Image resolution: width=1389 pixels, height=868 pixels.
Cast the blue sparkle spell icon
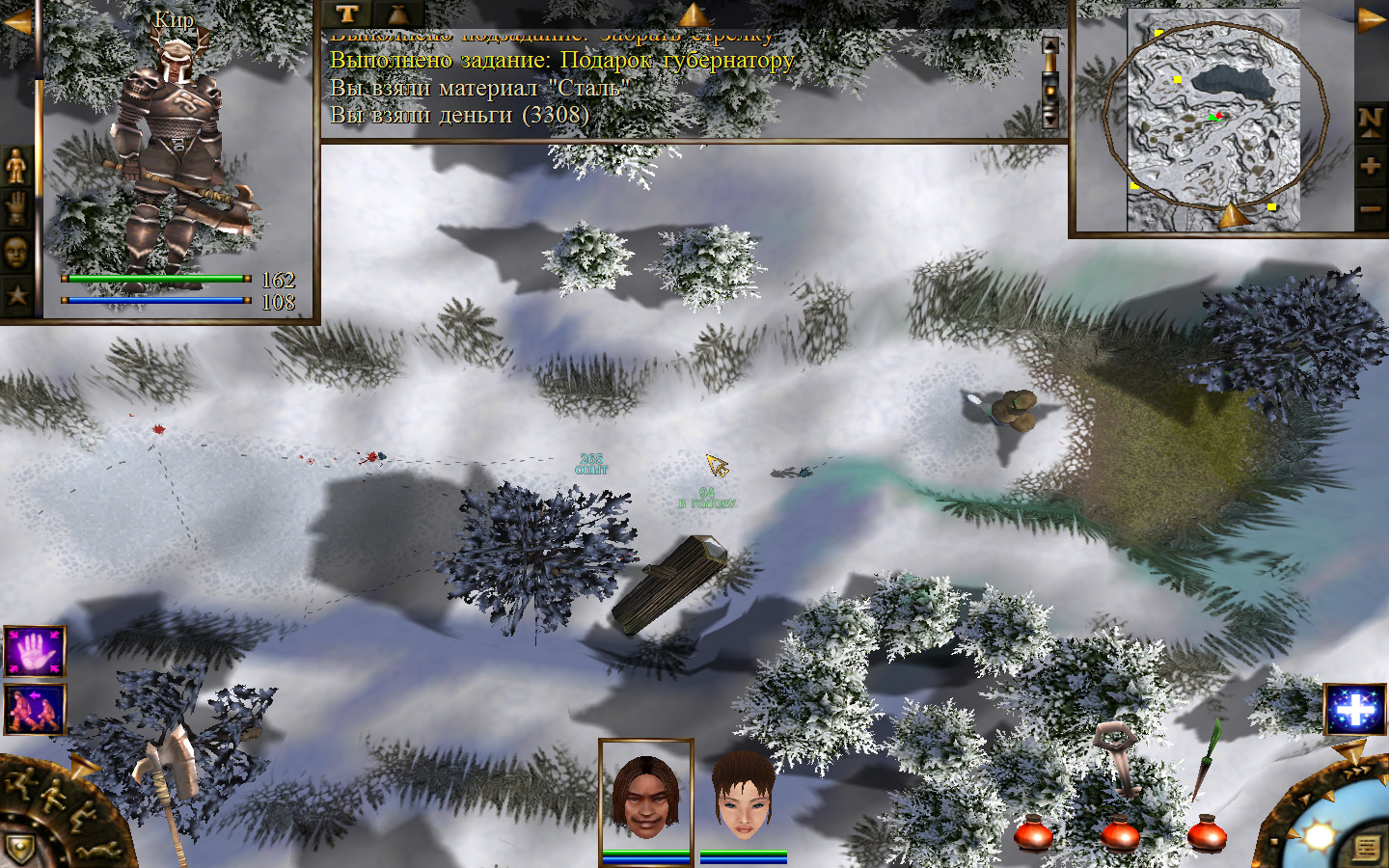[x=1354, y=711]
